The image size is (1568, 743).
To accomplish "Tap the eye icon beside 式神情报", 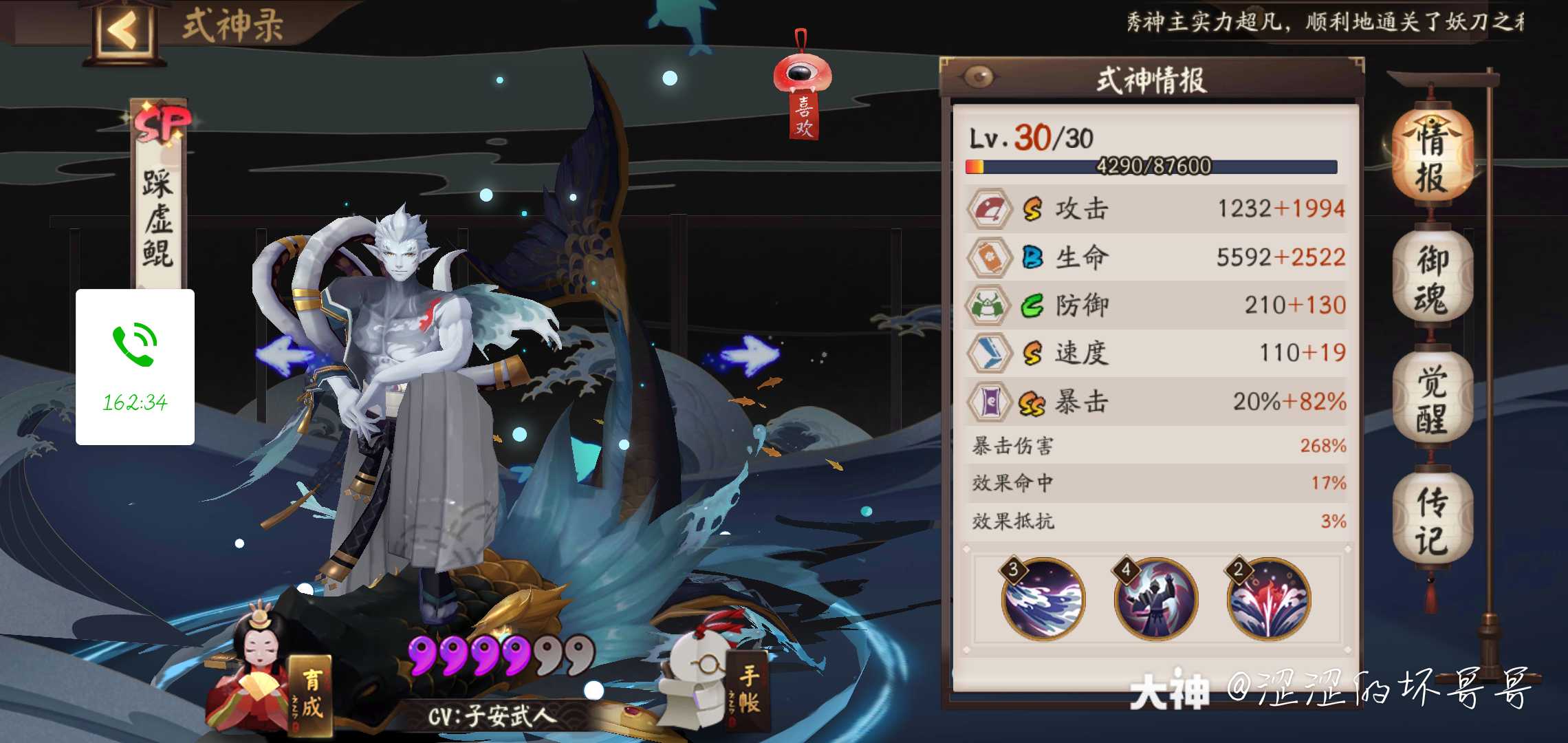I will [979, 78].
